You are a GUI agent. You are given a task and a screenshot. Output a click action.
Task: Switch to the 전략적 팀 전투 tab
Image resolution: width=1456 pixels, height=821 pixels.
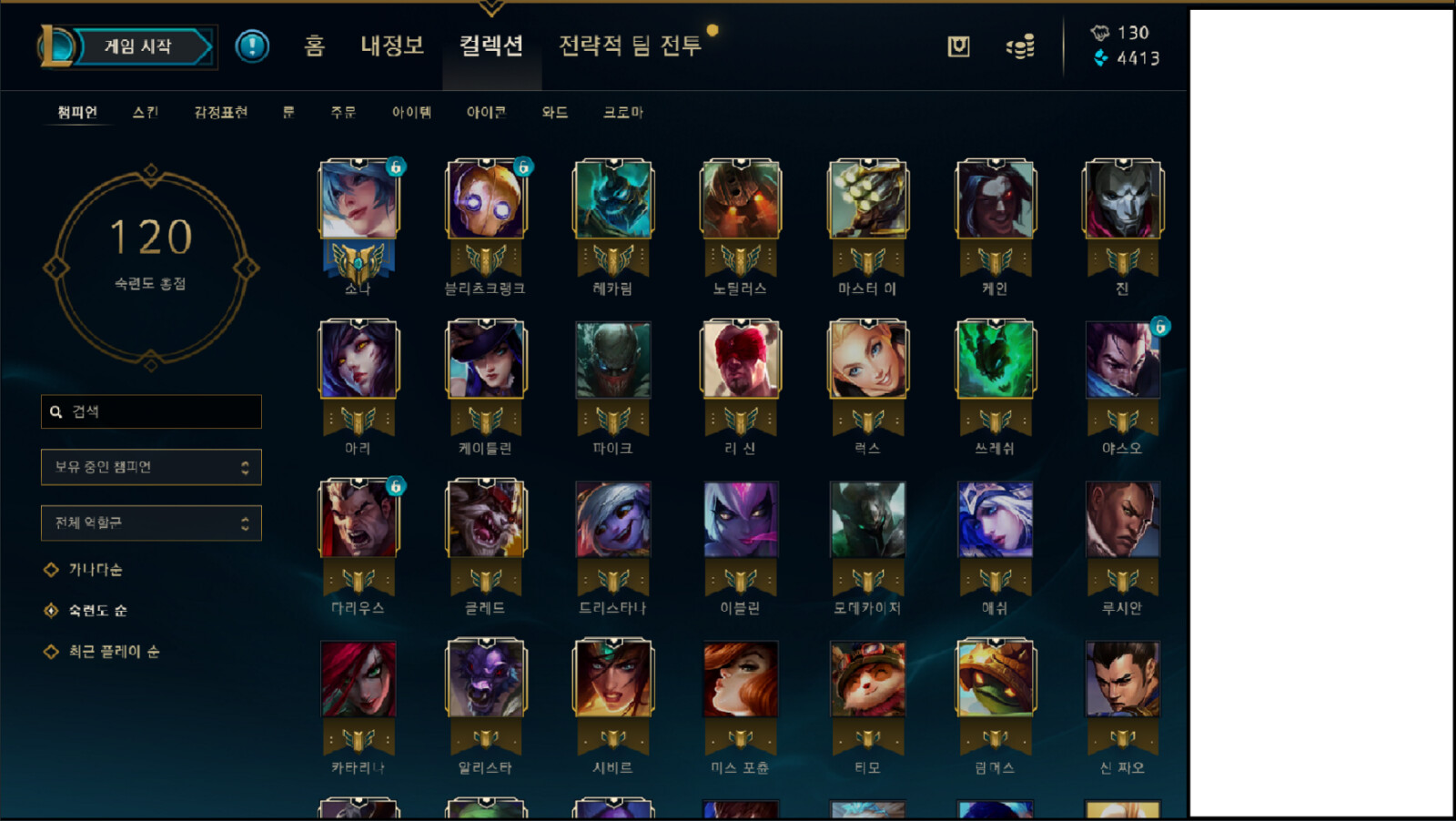click(628, 47)
